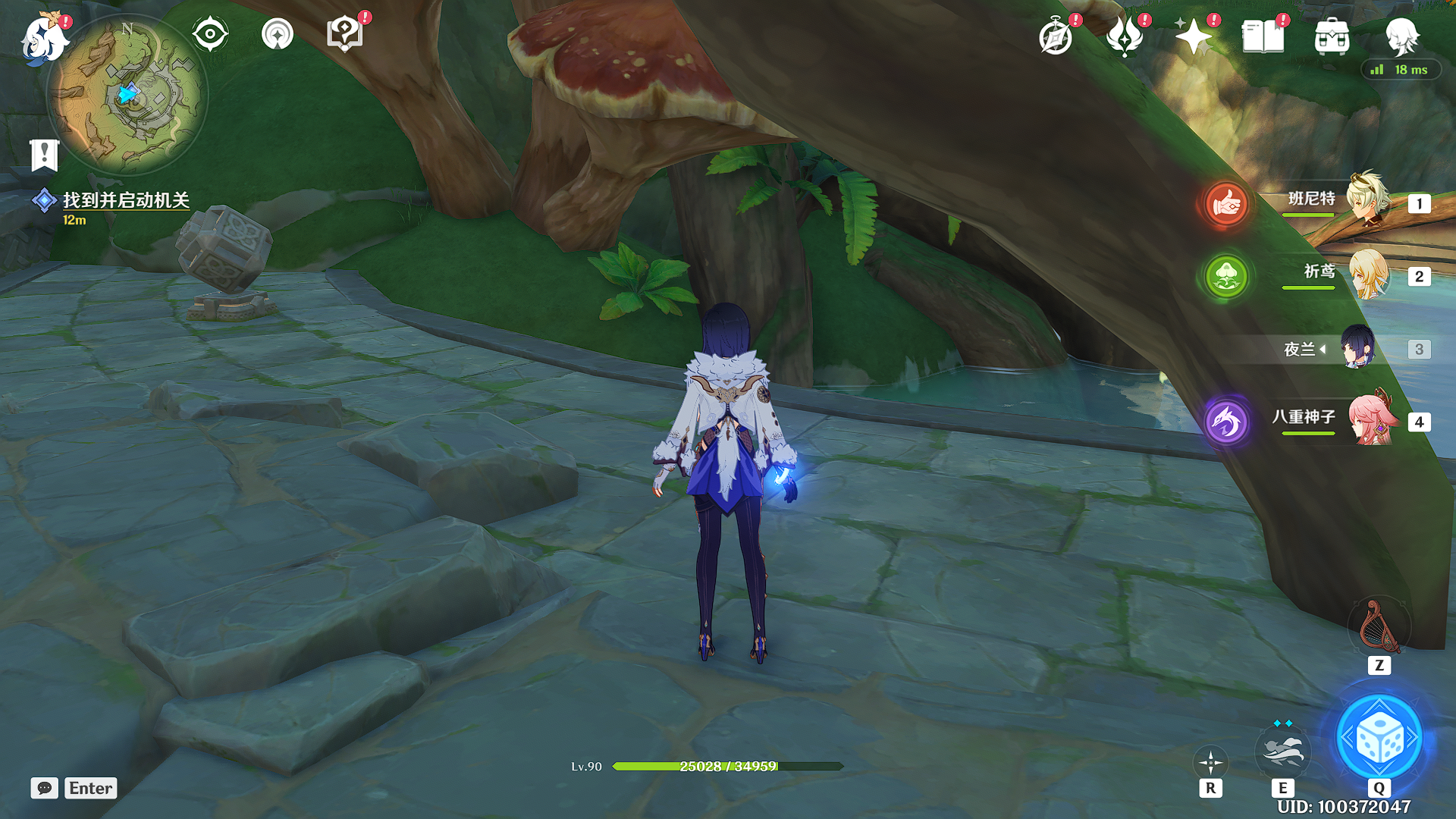Activate the dice elemental burst
The width and height of the screenshot is (1456, 819).
tap(1379, 739)
